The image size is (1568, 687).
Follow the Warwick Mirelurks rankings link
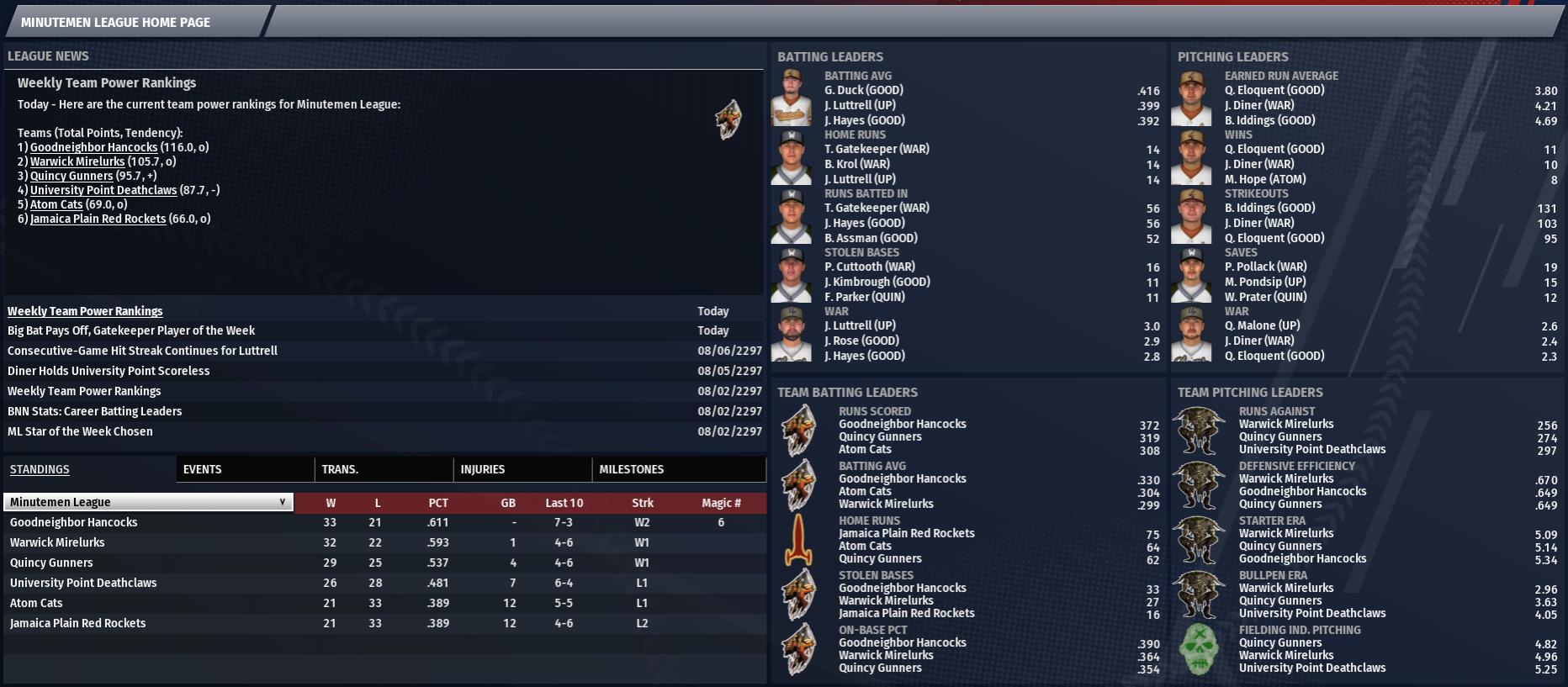(77, 161)
